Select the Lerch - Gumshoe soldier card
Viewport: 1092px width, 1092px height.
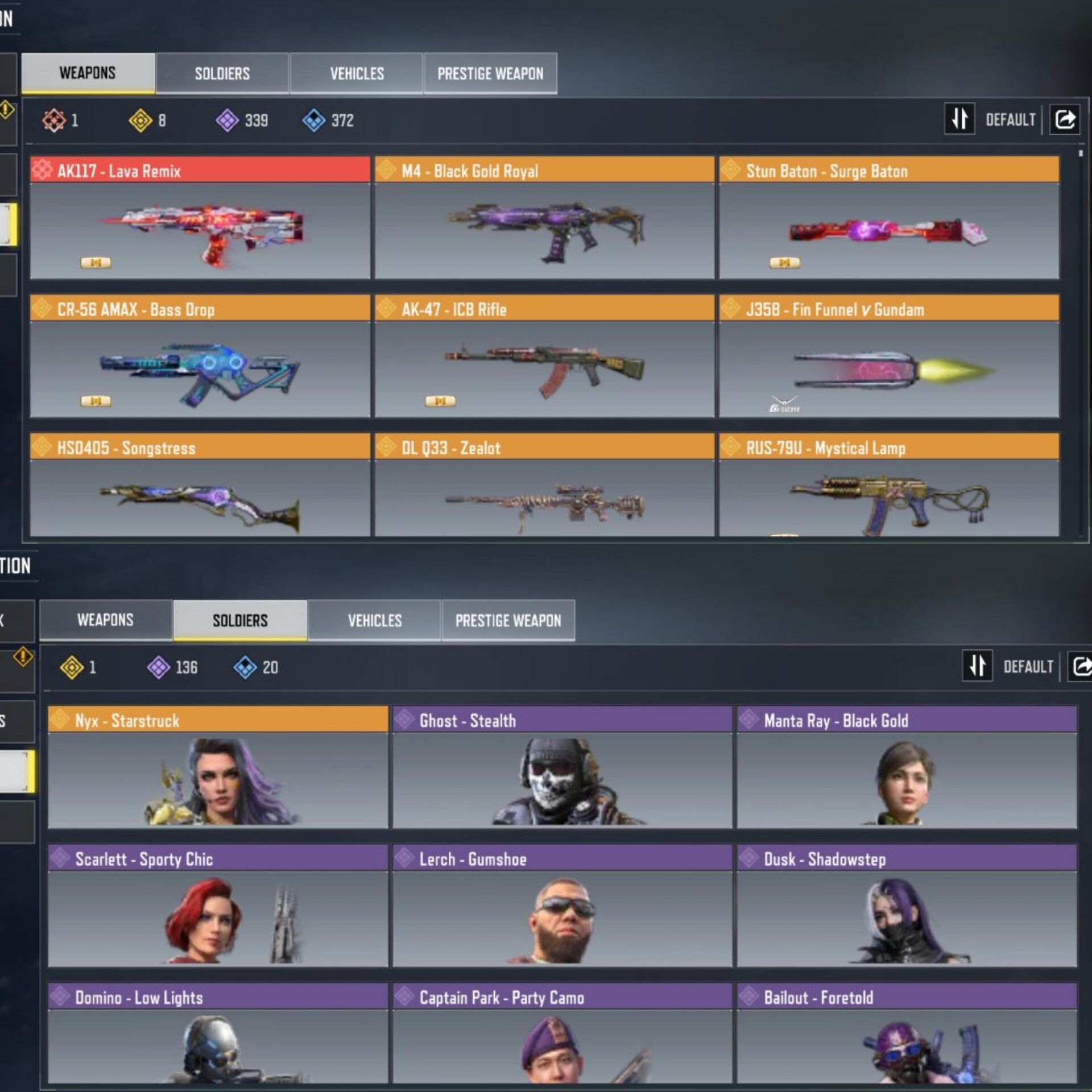point(562,906)
